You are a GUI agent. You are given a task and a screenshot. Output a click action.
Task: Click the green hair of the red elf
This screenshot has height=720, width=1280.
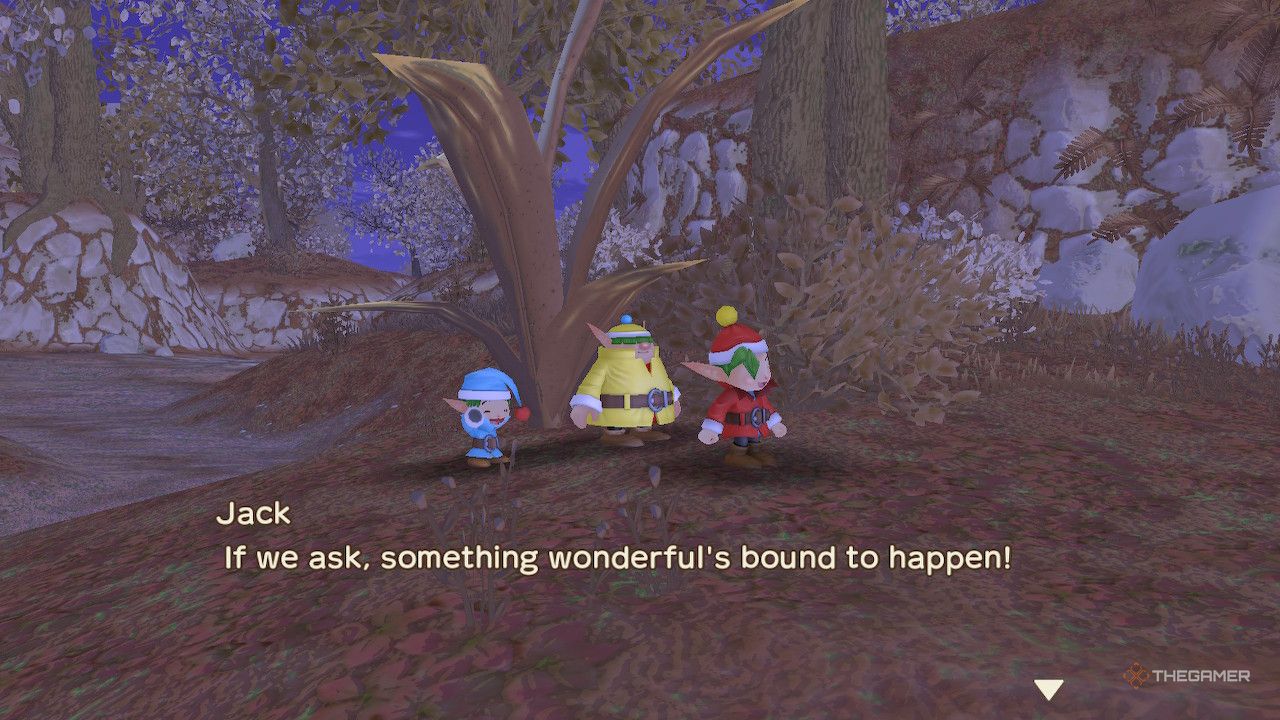pos(744,360)
